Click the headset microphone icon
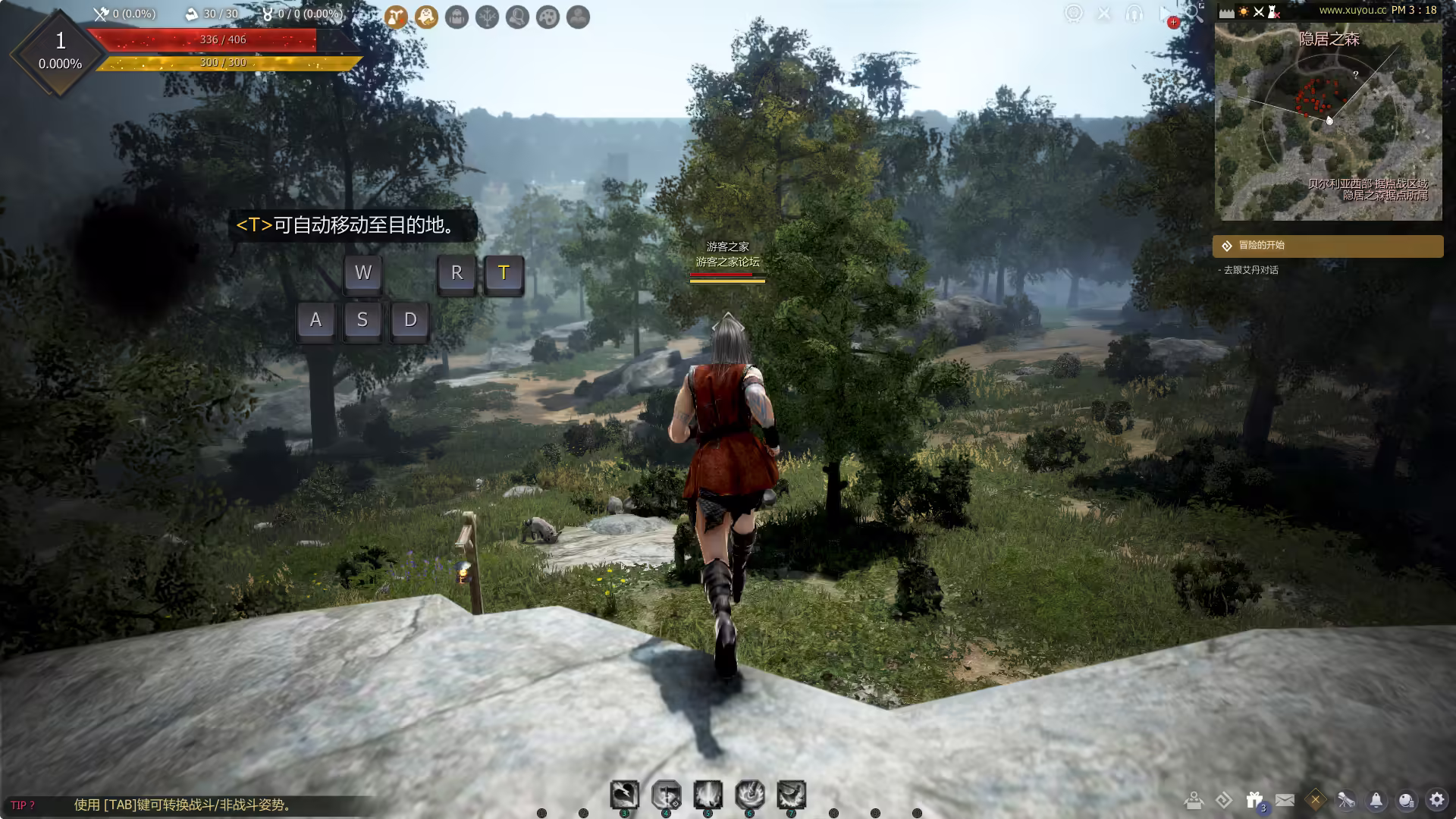 [x=1134, y=14]
